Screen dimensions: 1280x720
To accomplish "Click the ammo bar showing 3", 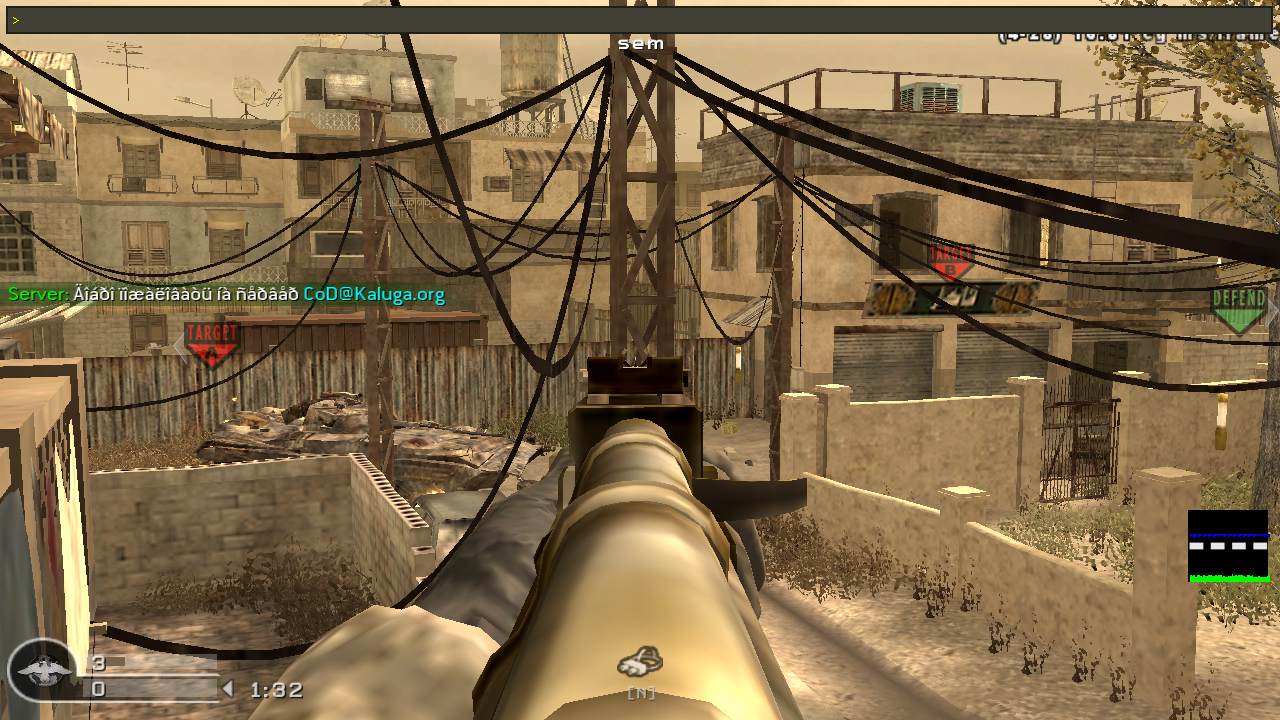I will [x=100, y=662].
